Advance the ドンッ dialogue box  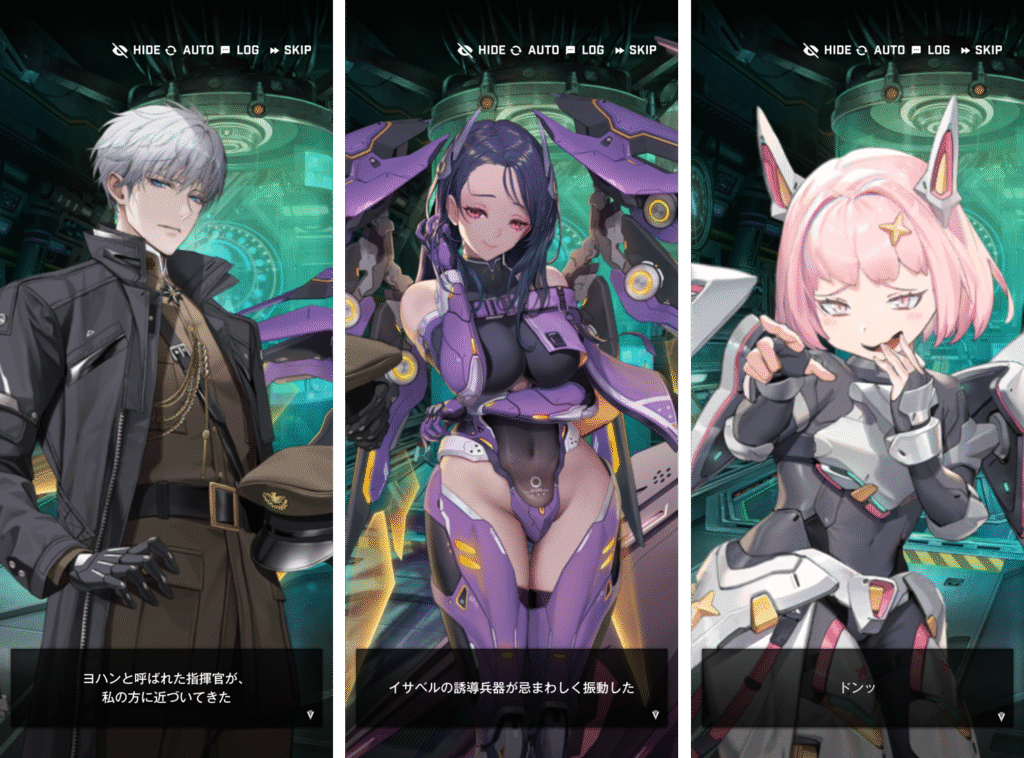[857, 688]
